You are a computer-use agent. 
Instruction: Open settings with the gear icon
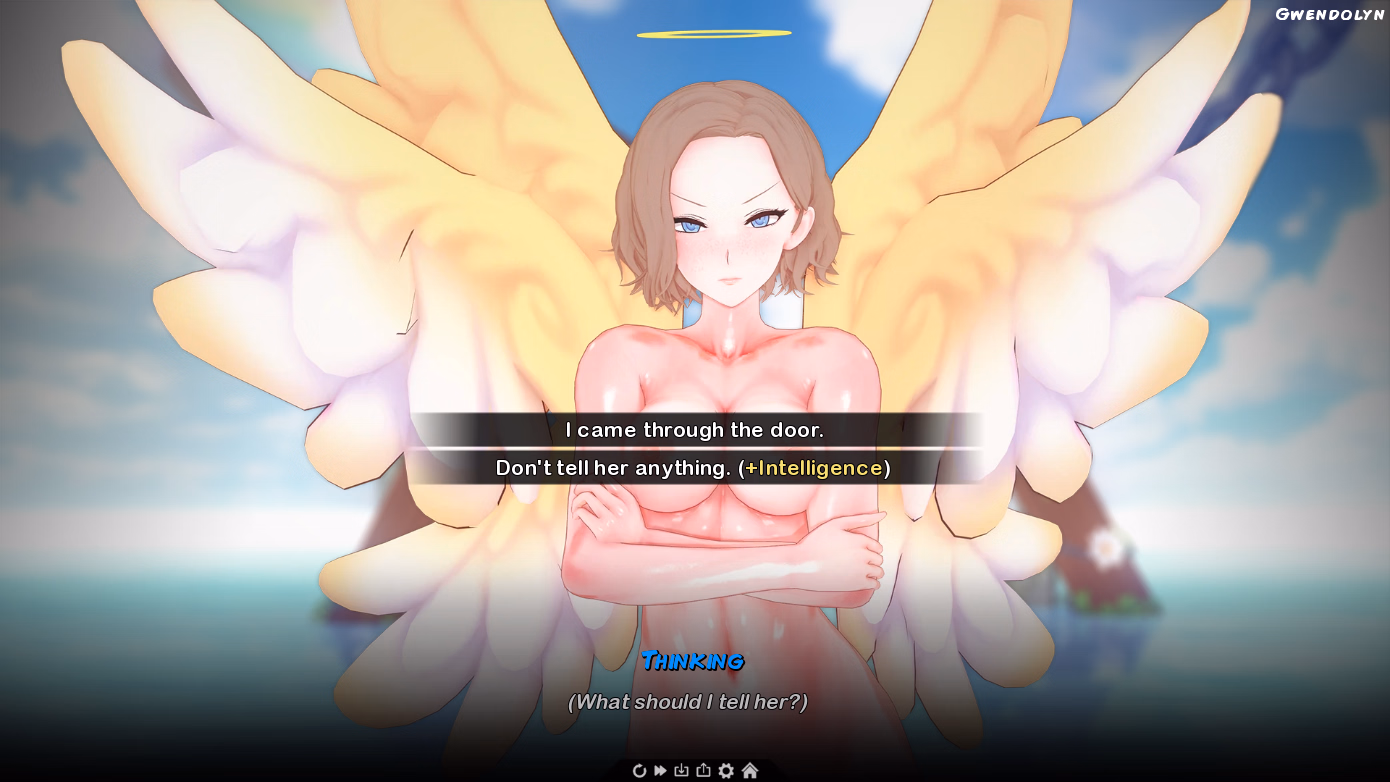[725, 770]
